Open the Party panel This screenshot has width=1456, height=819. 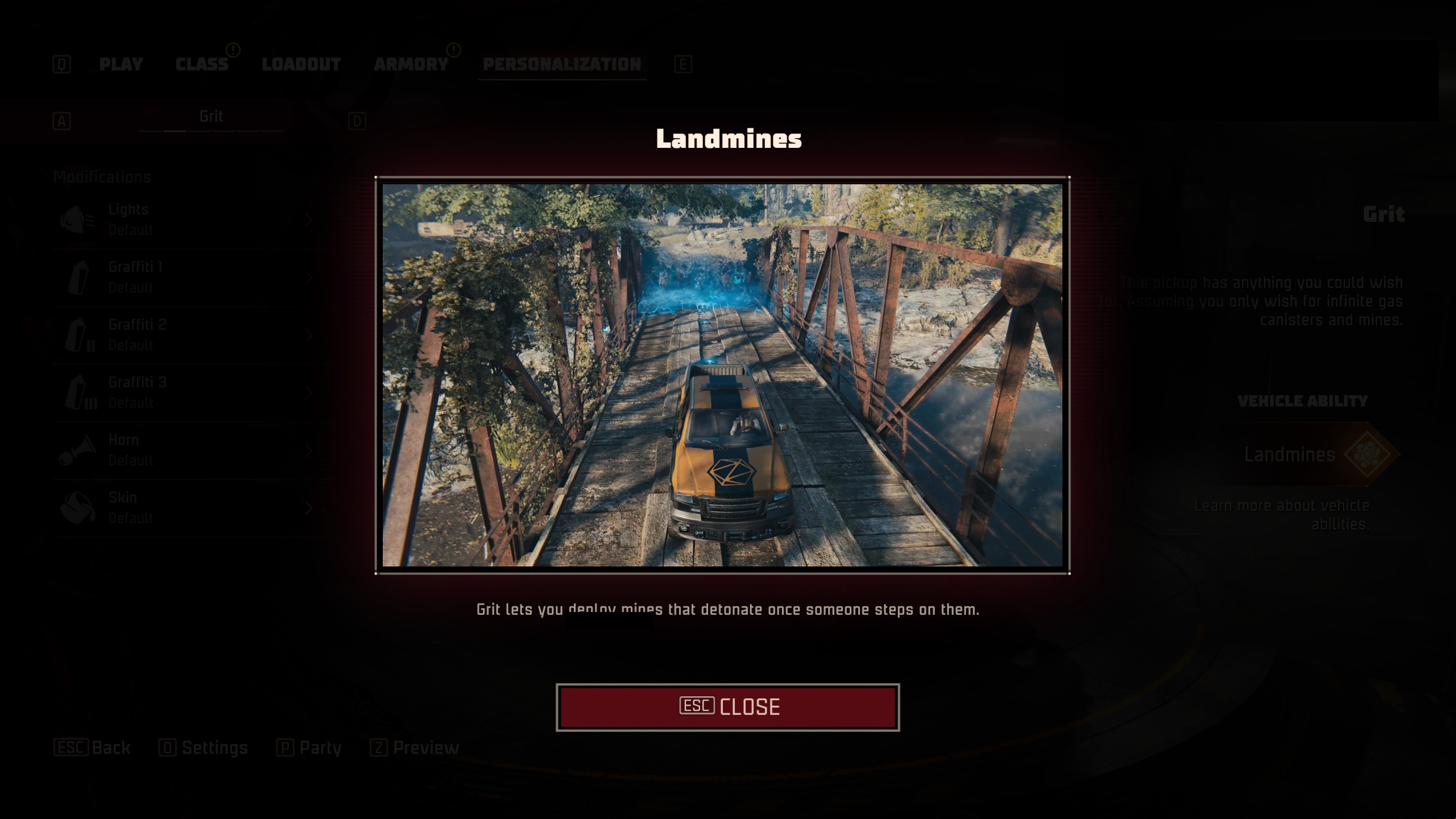309,747
